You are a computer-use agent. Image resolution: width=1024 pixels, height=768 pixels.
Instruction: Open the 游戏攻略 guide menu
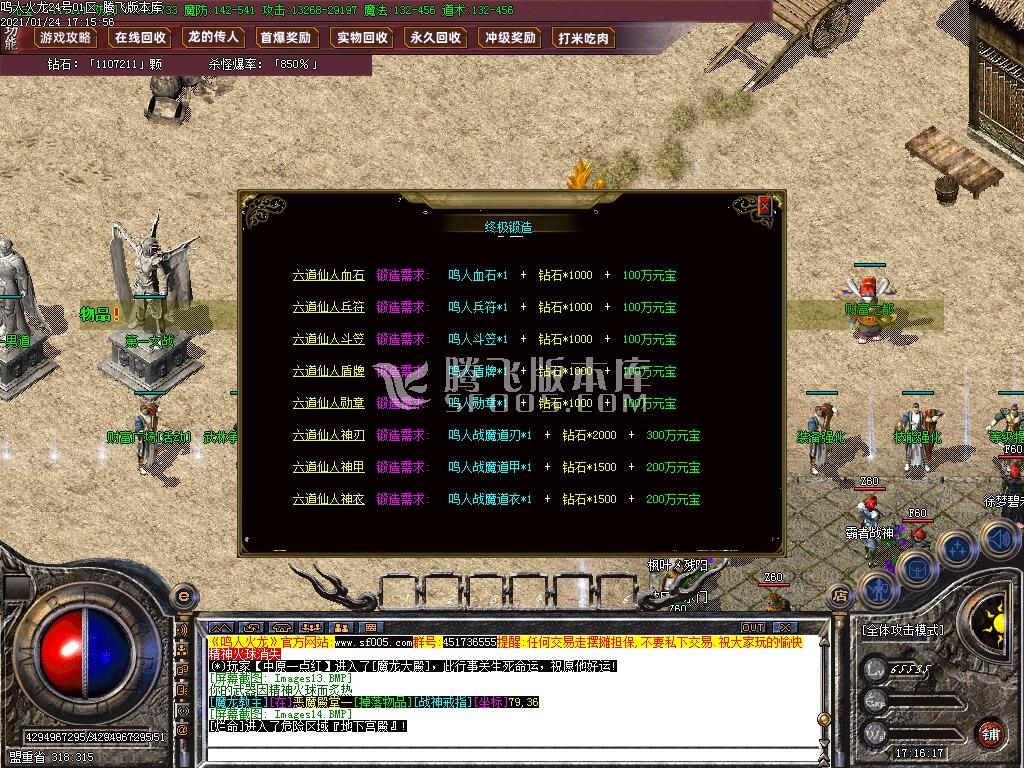click(x=66, y=38)
